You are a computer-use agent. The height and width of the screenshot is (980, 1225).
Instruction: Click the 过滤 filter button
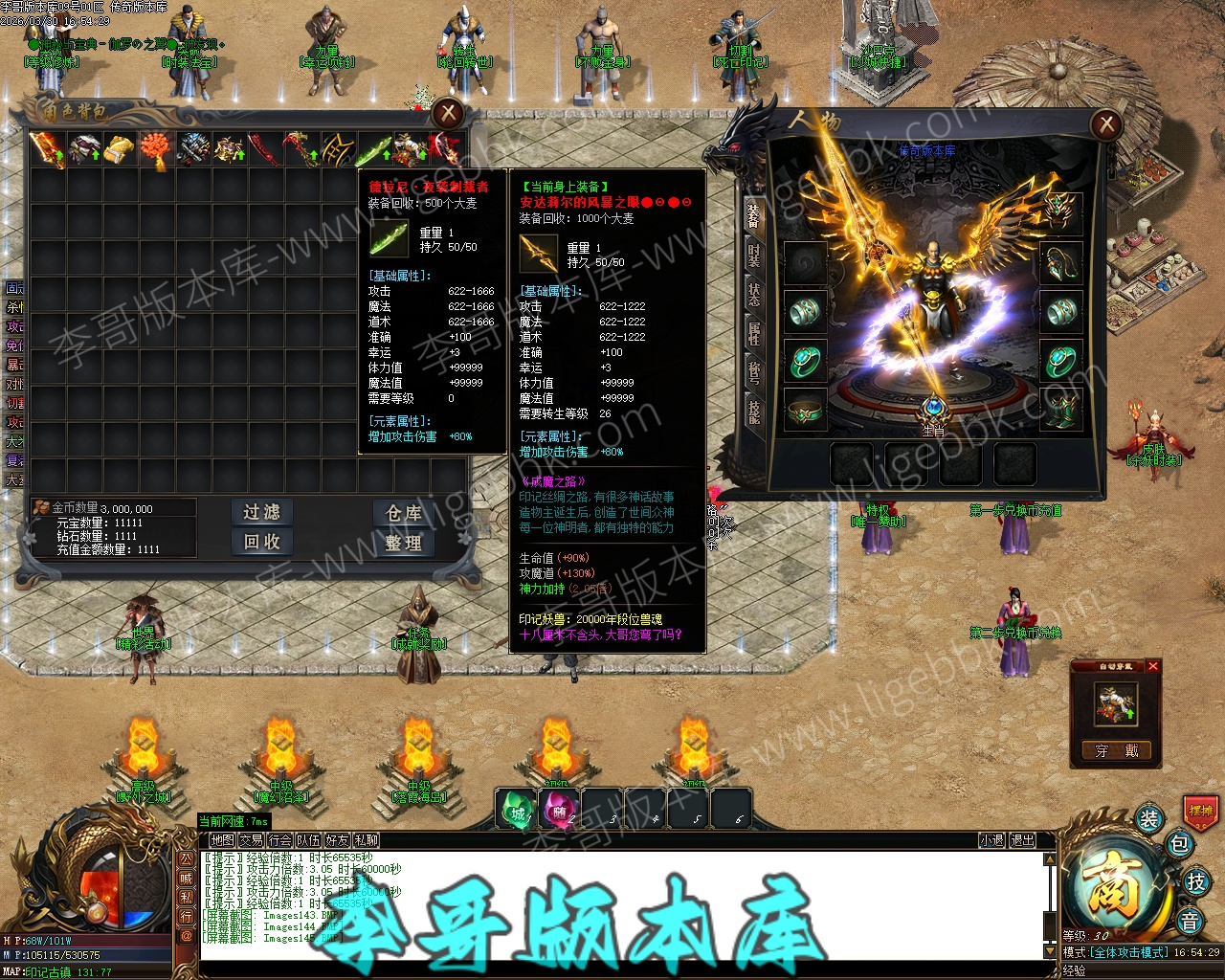pyautogui.click(x=261, y=513)
